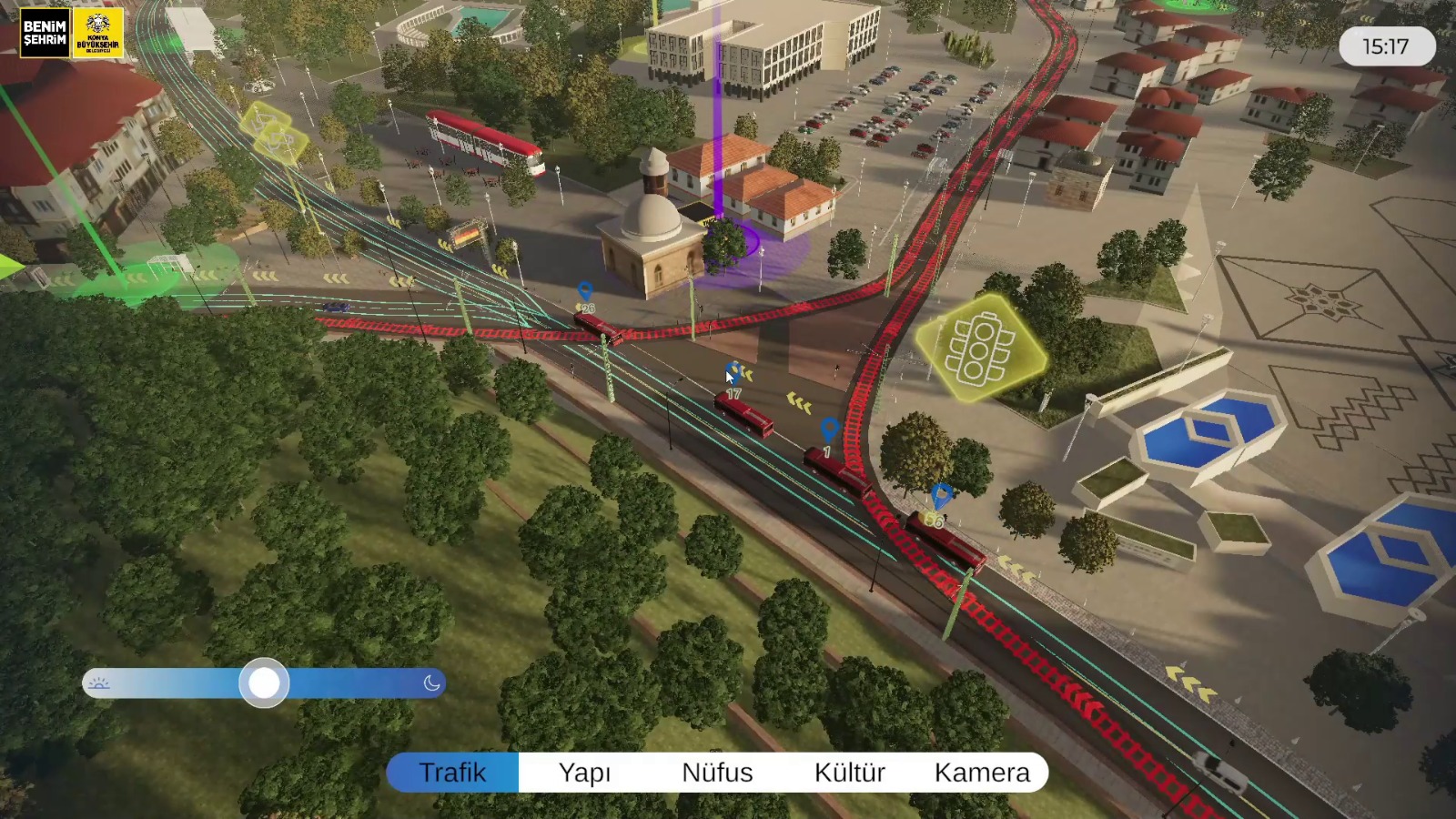Click the time-of-day slider handle
The width and height of the screenshot is (1456, 819).
click(264, 682)
